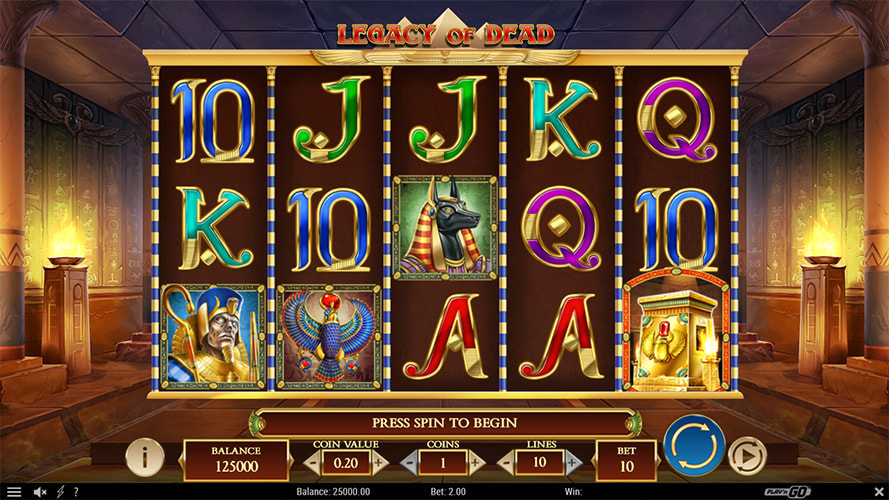Start autoplay with the gold play button
889x500 pixels.
[746, 456]
